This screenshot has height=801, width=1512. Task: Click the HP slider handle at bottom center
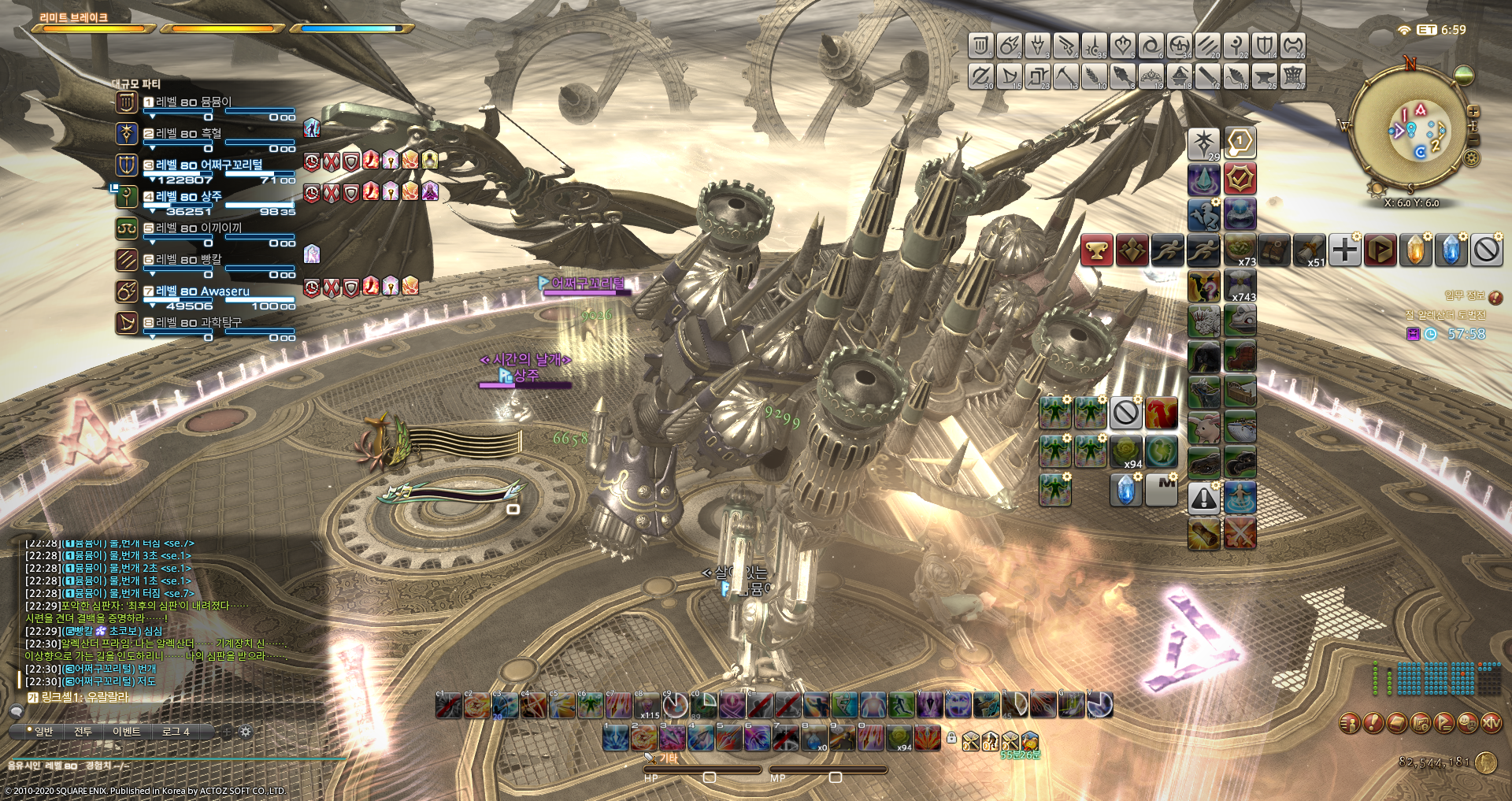pyautogui.click(x=710, y=777)
